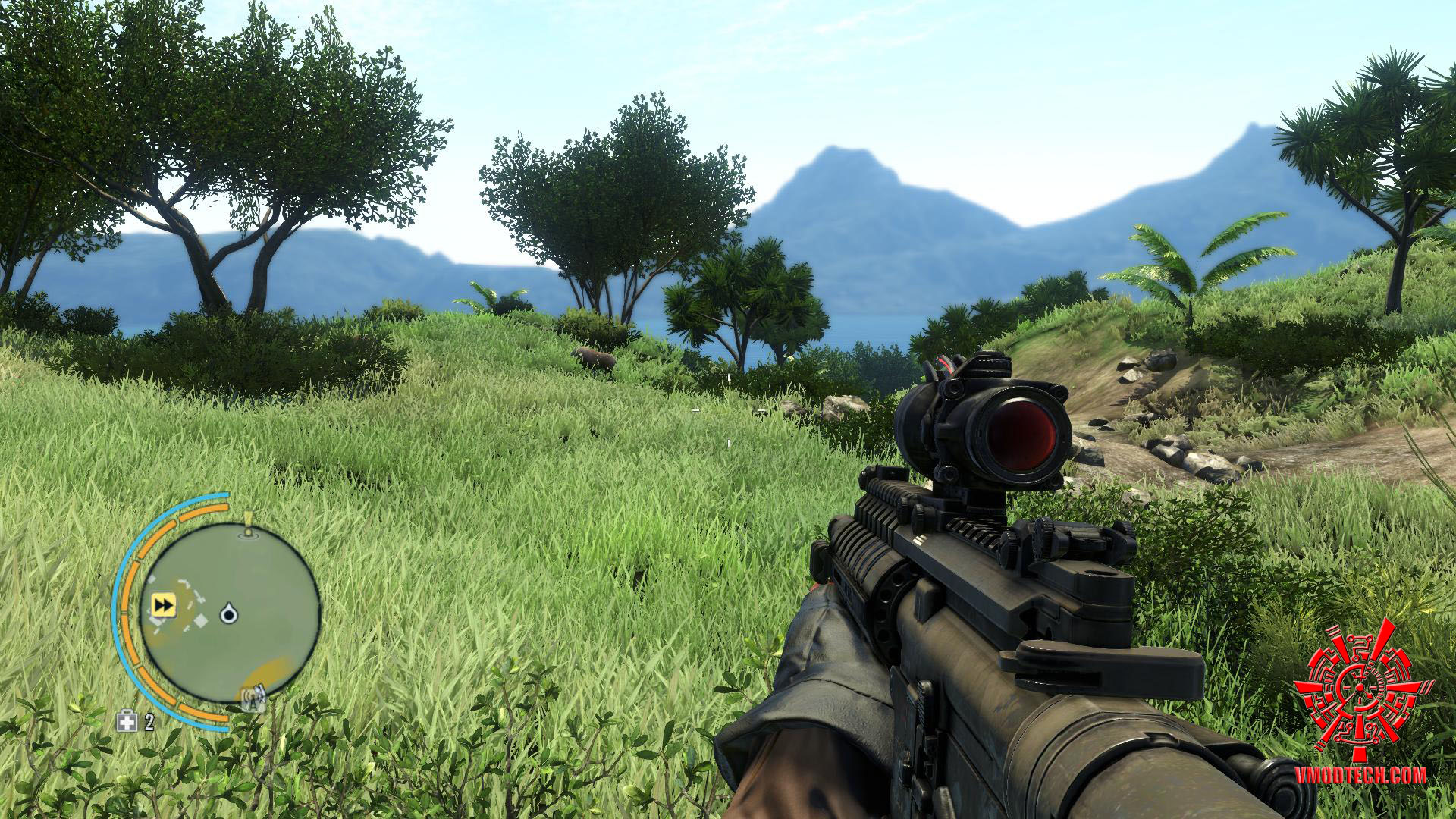Select the player position arrow on the minimap
The width and height of the screenshot is (1456, 819).
[x=227, y=613]
